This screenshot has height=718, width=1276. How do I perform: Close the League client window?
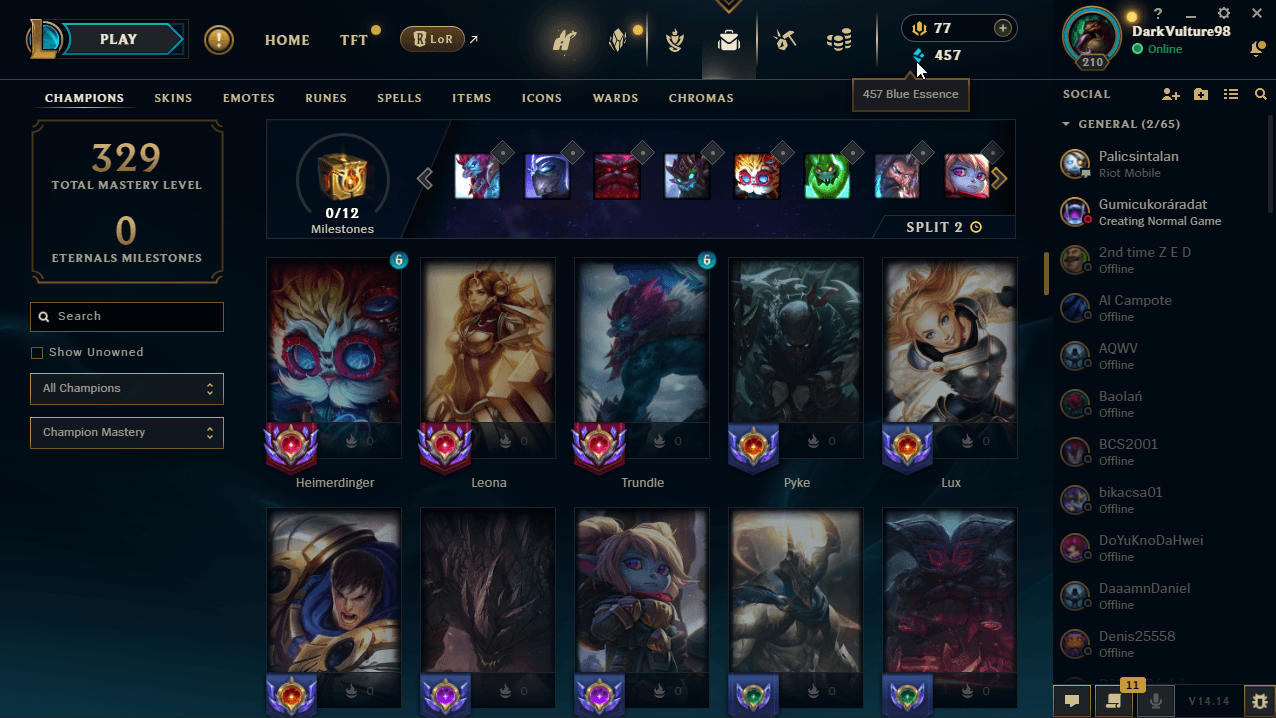[1257, 14]
